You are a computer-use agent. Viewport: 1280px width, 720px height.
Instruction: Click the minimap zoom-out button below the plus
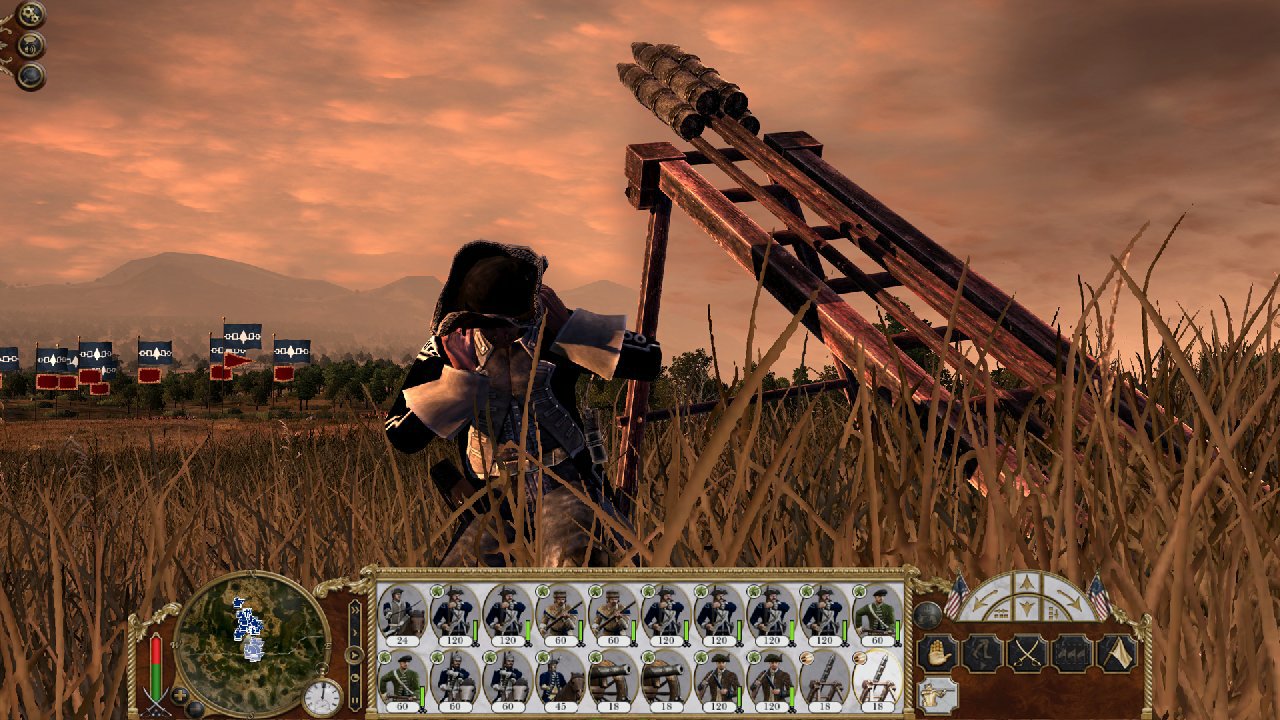click(195, 708)
